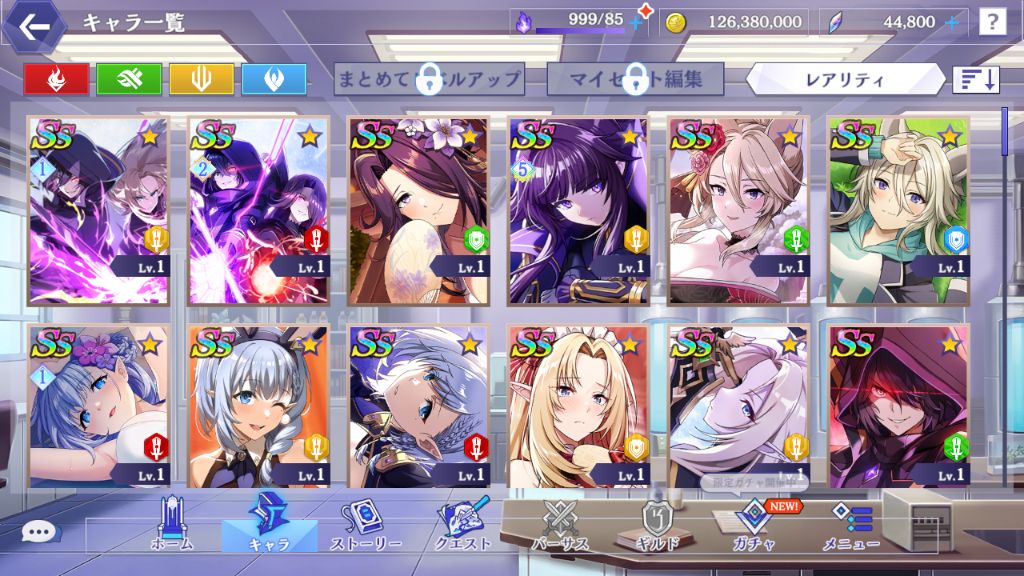Open the question mark help button
The width and height of the screenshot is (1024, 576).
click(x=992, y=21)
